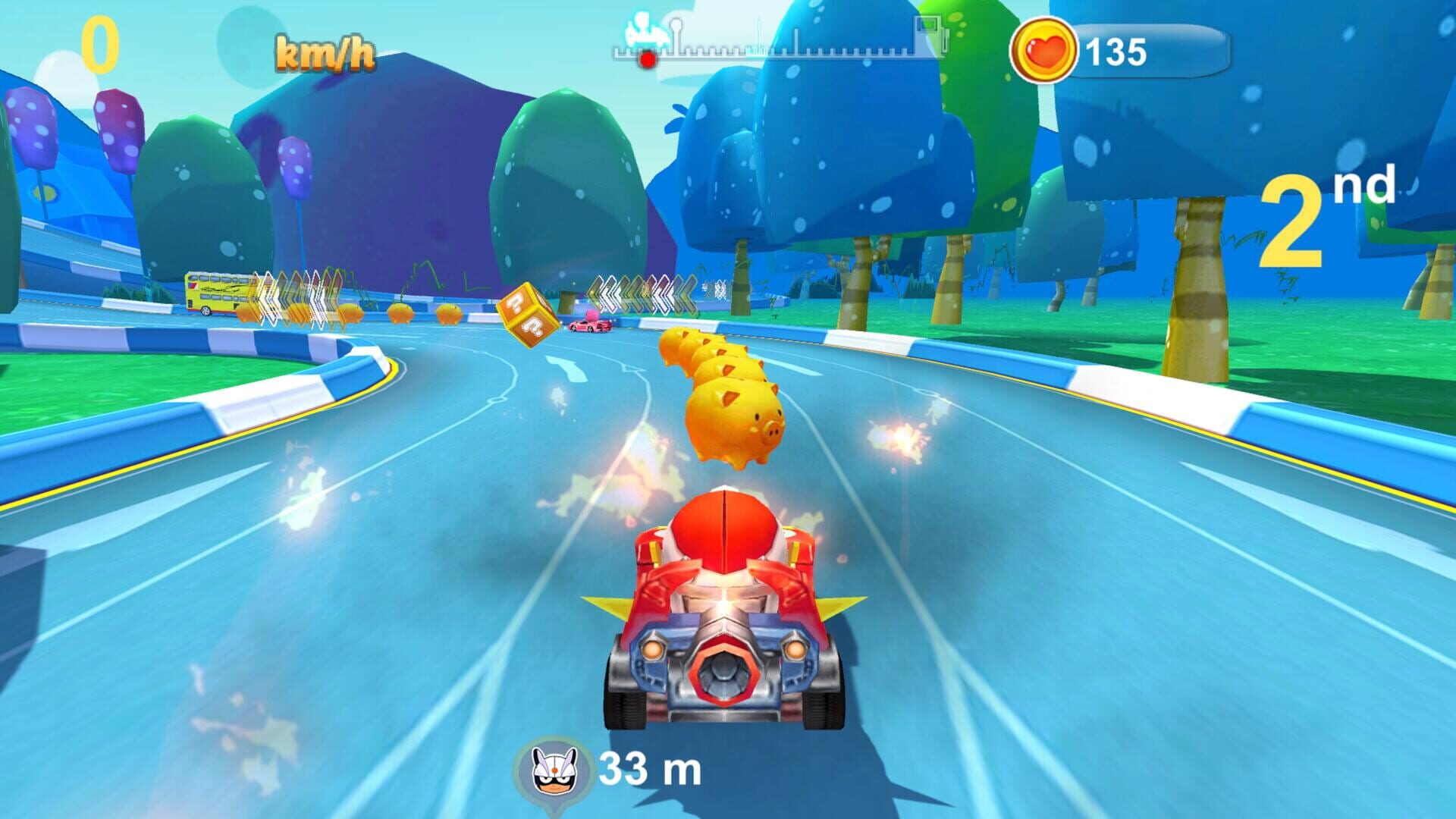Click the pink rival car far ahead
Viewport: 1456px width, 819px height.
click(x=590, y=326)
